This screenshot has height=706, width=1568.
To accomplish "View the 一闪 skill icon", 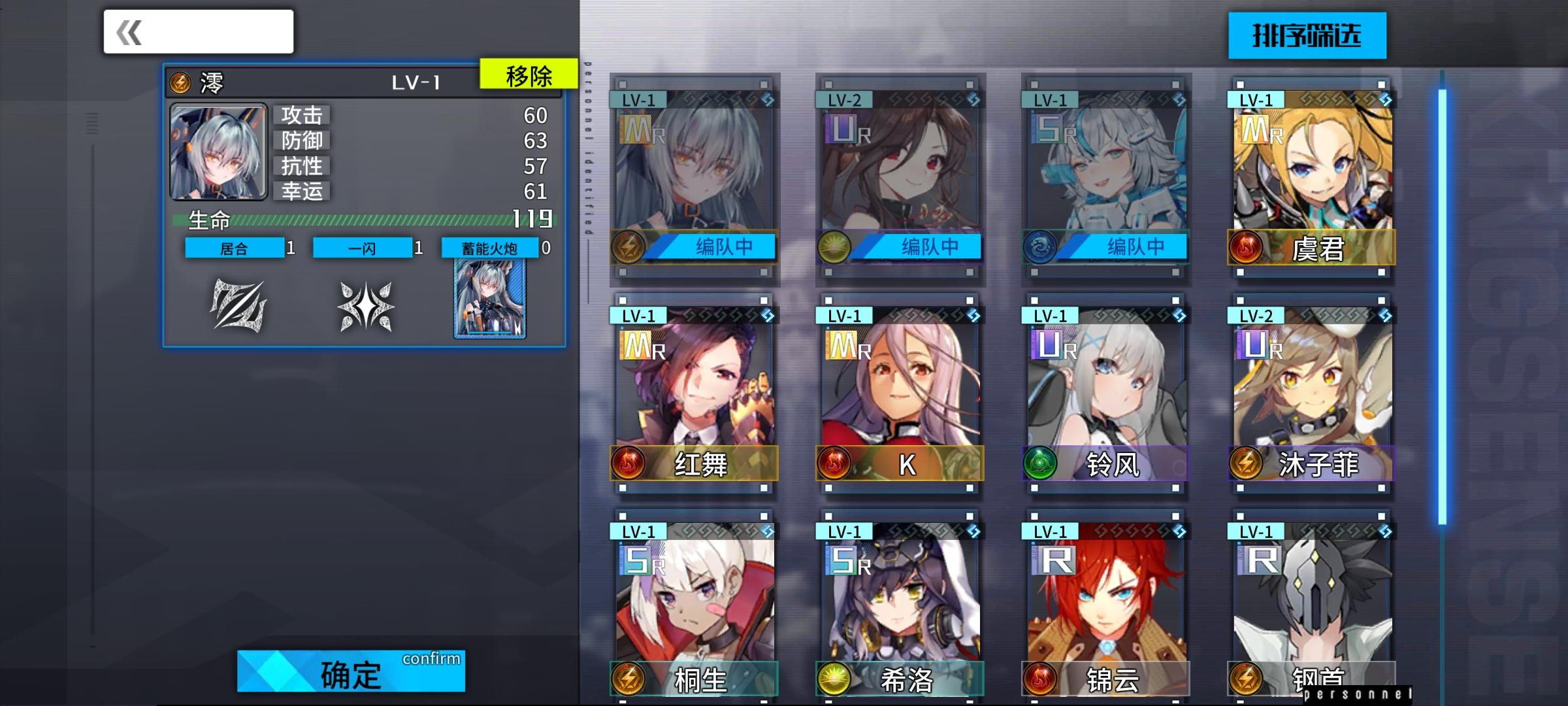I will (366, 306).
